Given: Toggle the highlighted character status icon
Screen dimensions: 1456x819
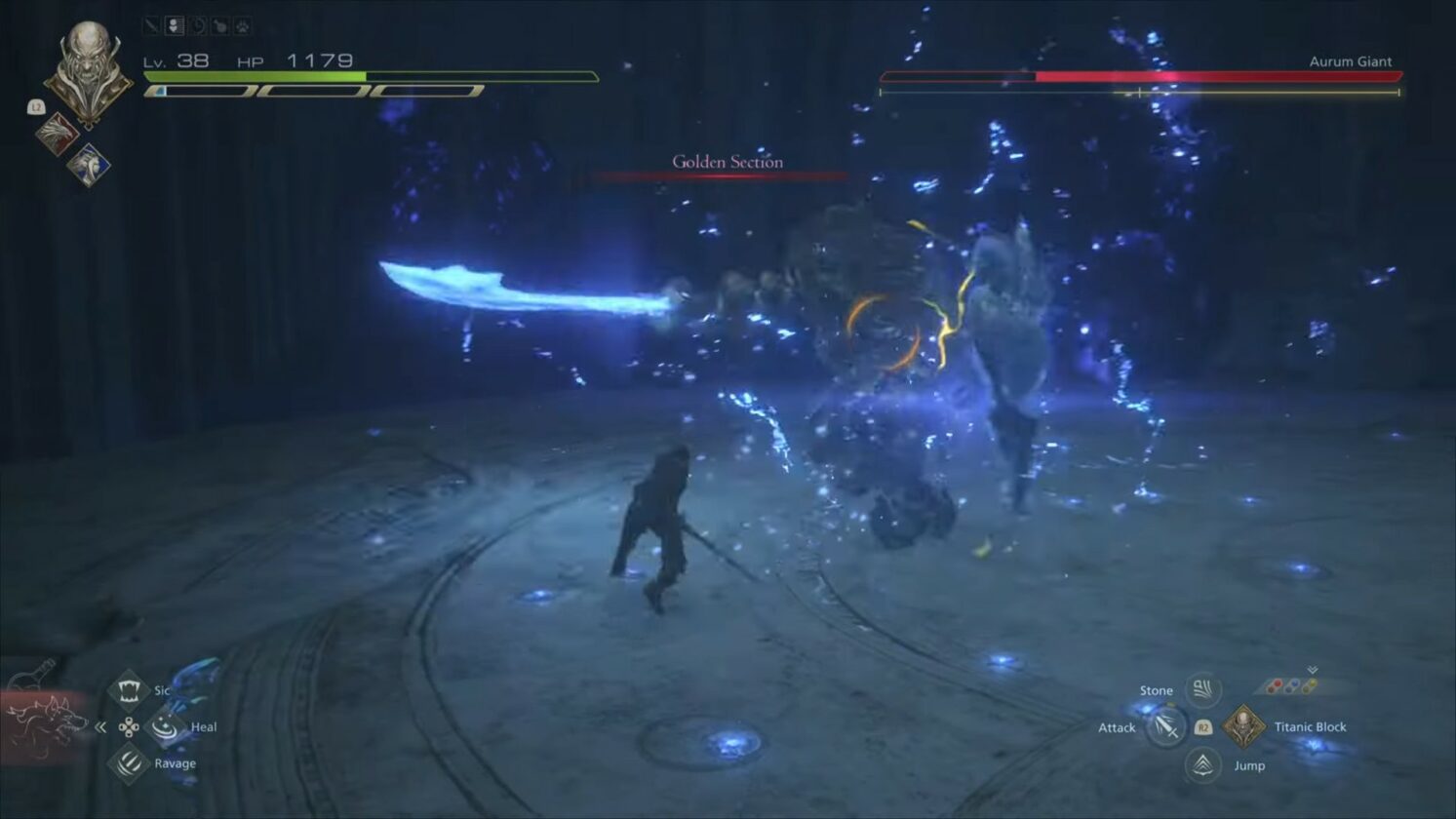Looking at the screenshot, I should pyautogui.click(x=175, y=25).
